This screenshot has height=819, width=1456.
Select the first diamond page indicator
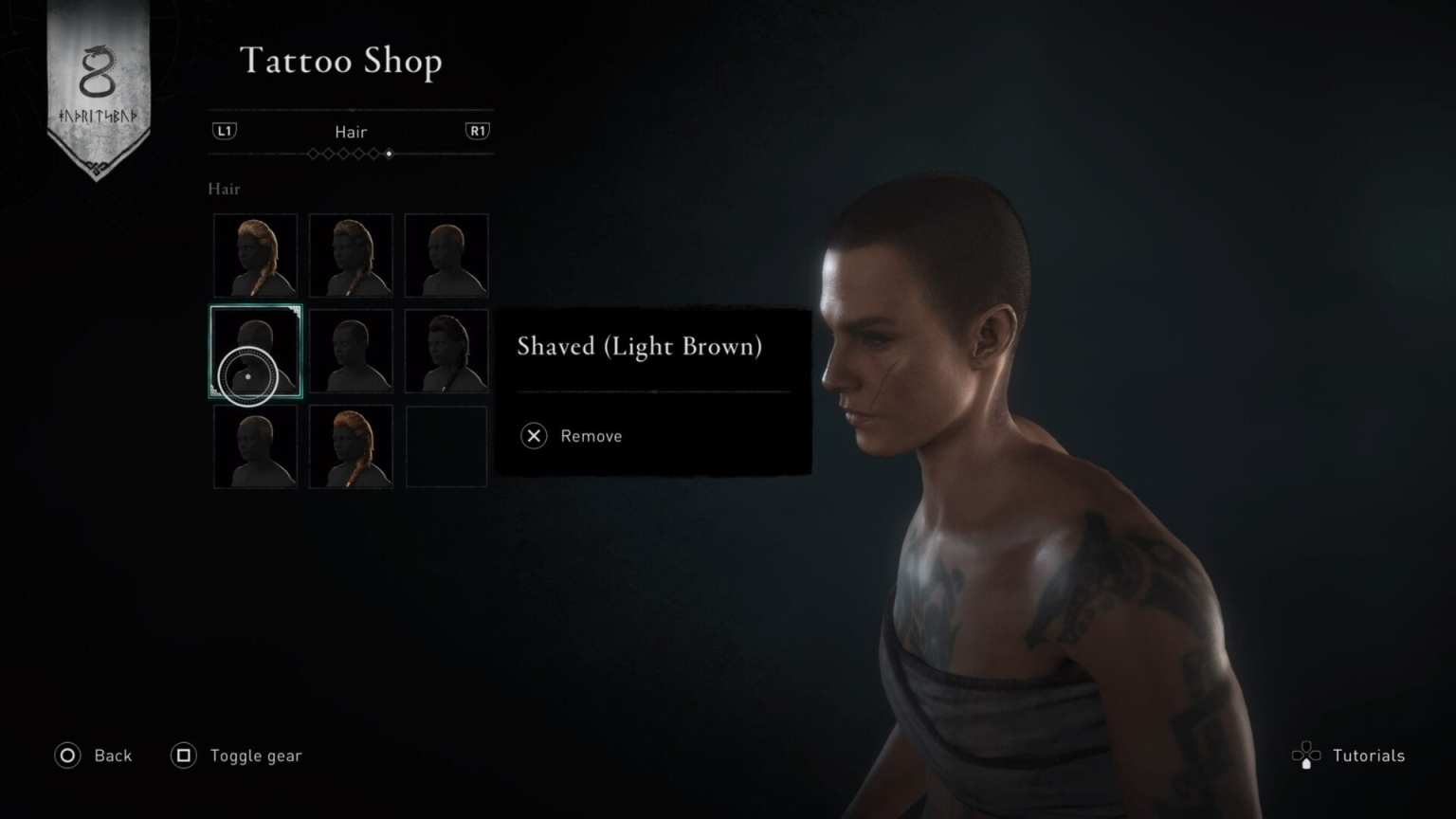click(314, 154)
